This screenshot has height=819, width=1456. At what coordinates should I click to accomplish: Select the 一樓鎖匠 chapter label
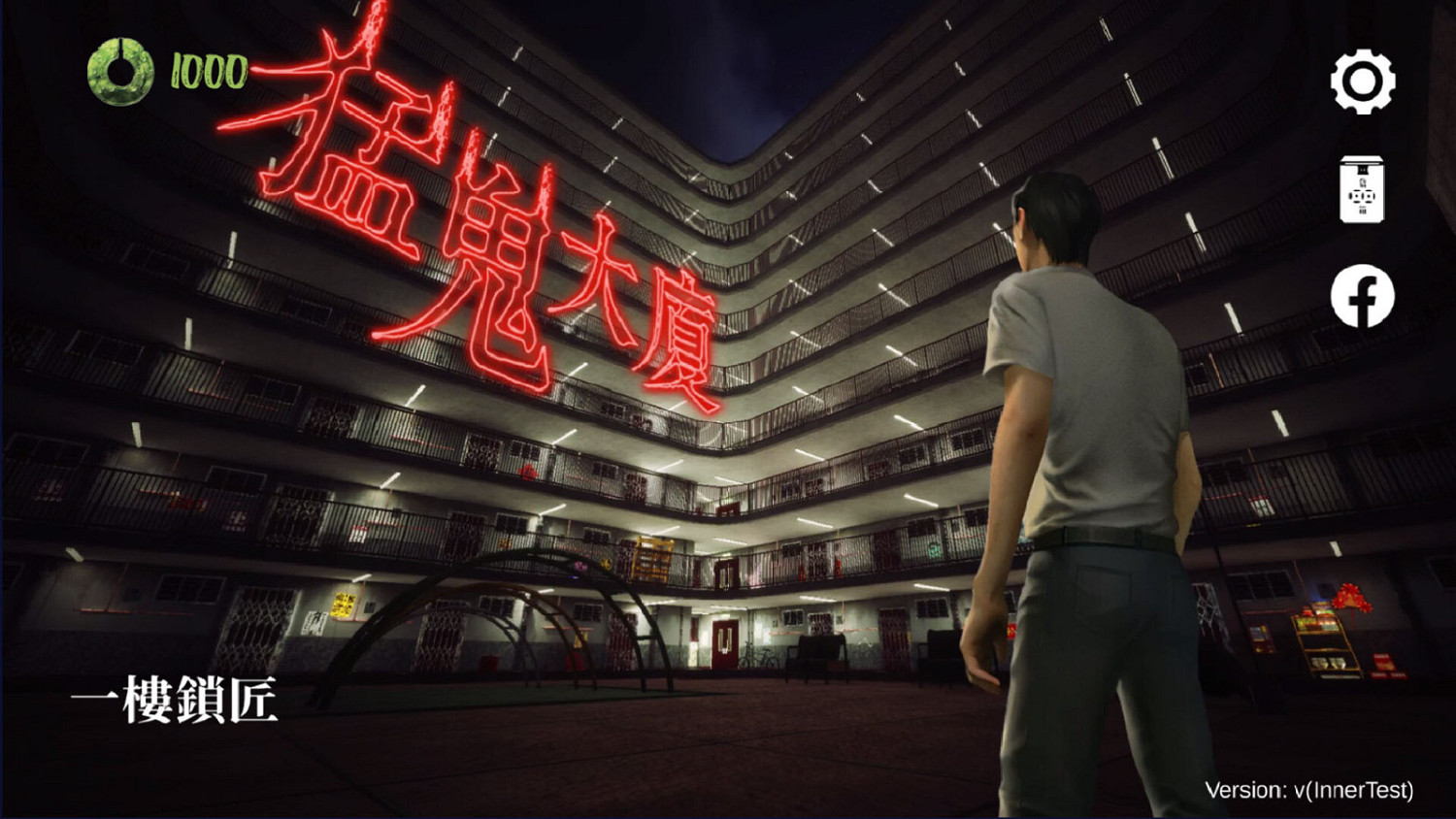click(175, 701)
